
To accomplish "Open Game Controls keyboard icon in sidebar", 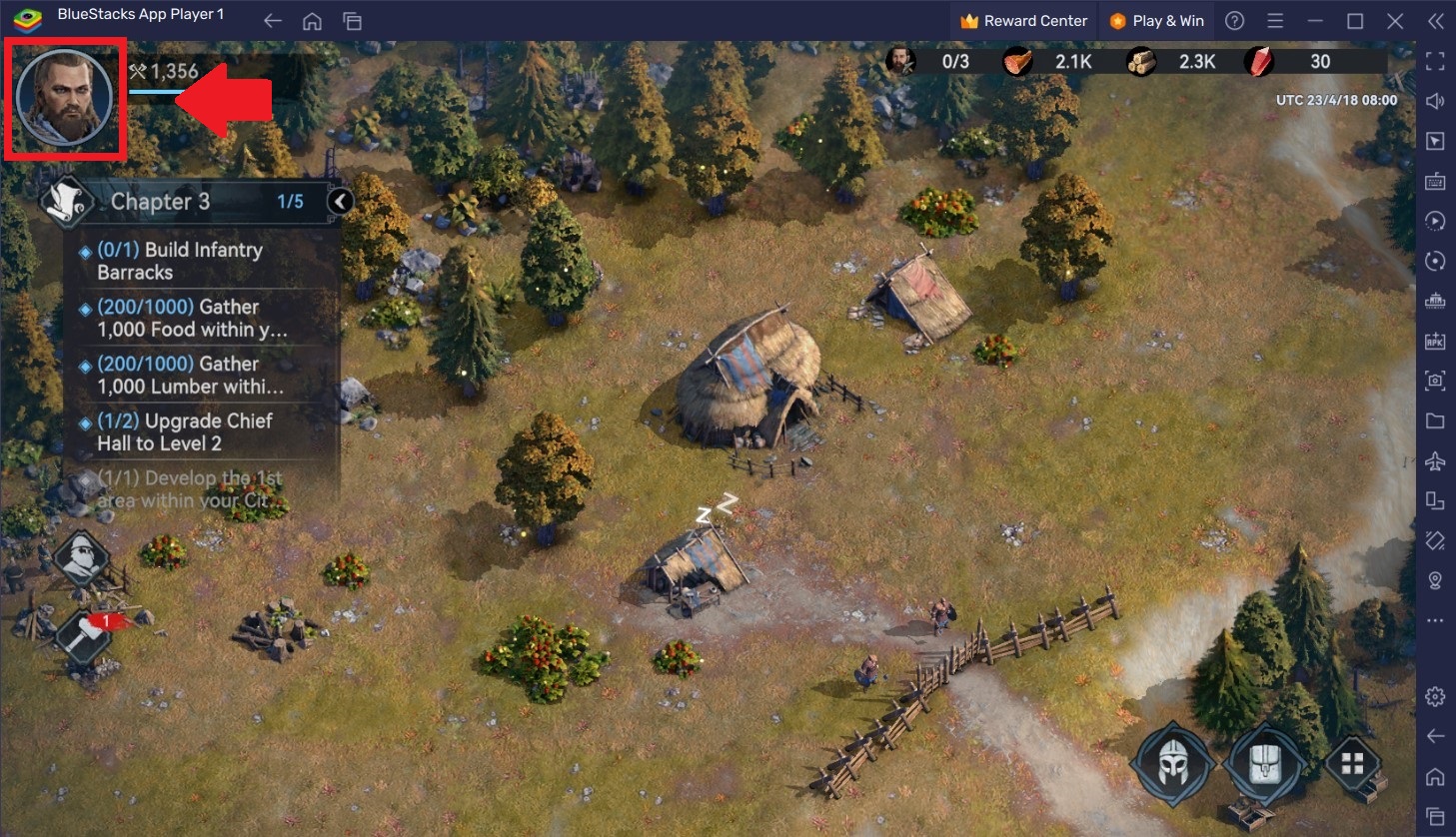I will click(1436, 181).
